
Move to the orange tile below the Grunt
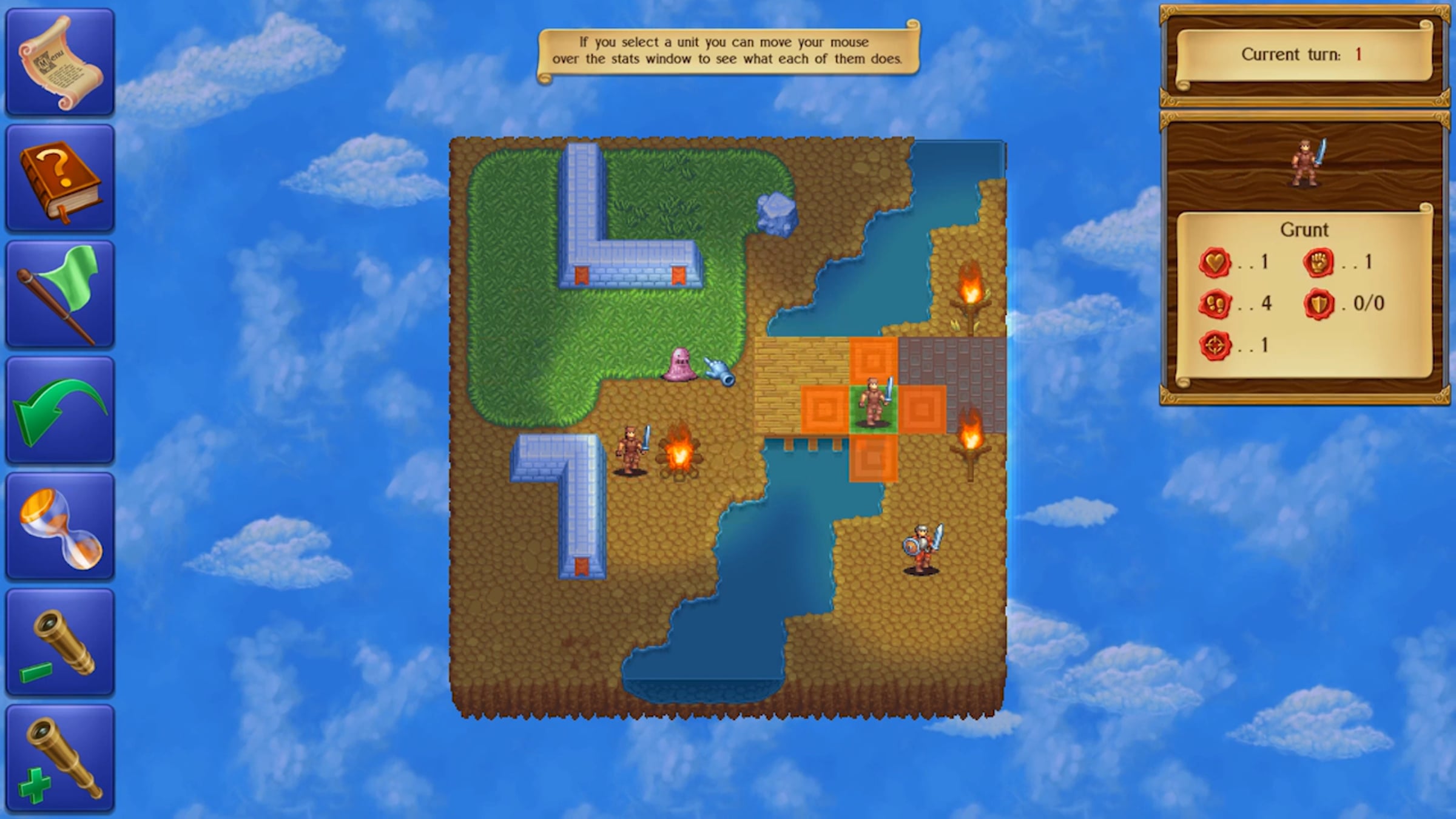(874, 458)
